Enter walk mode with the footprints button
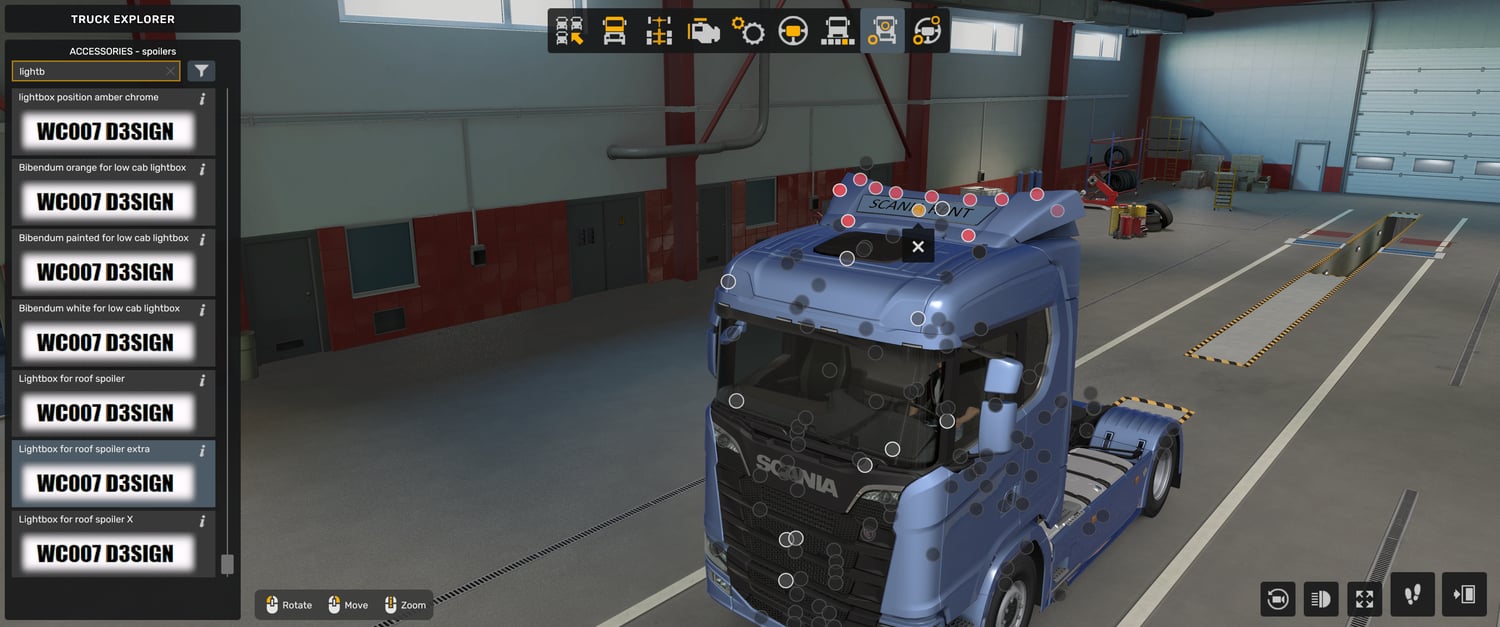The width and height of the screenshot is (1500, 627). (1412, 595)
